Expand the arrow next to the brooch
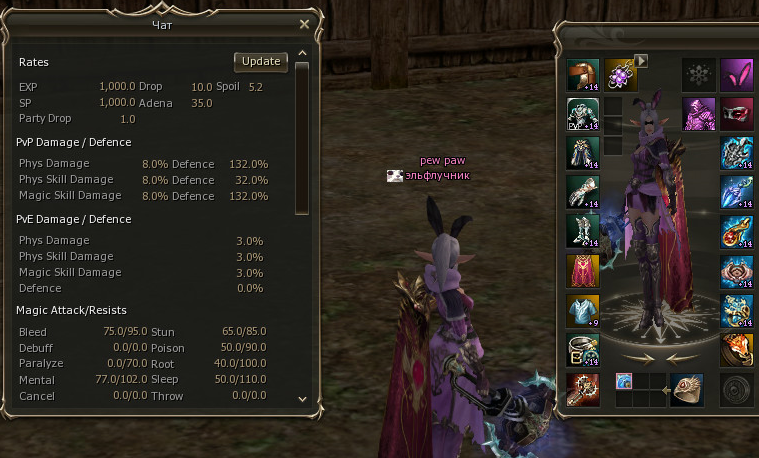This screenshot has height=458, width=759. click(642, 61)
